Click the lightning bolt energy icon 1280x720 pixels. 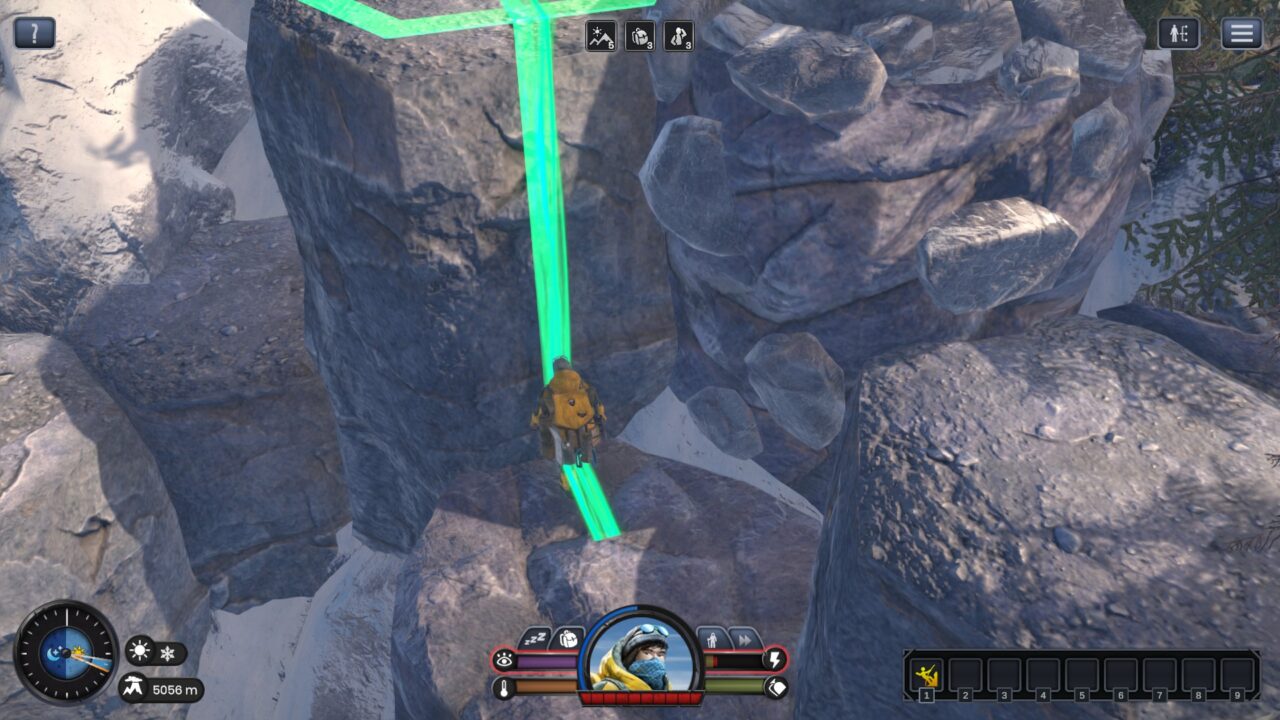(x=775, y=660)
